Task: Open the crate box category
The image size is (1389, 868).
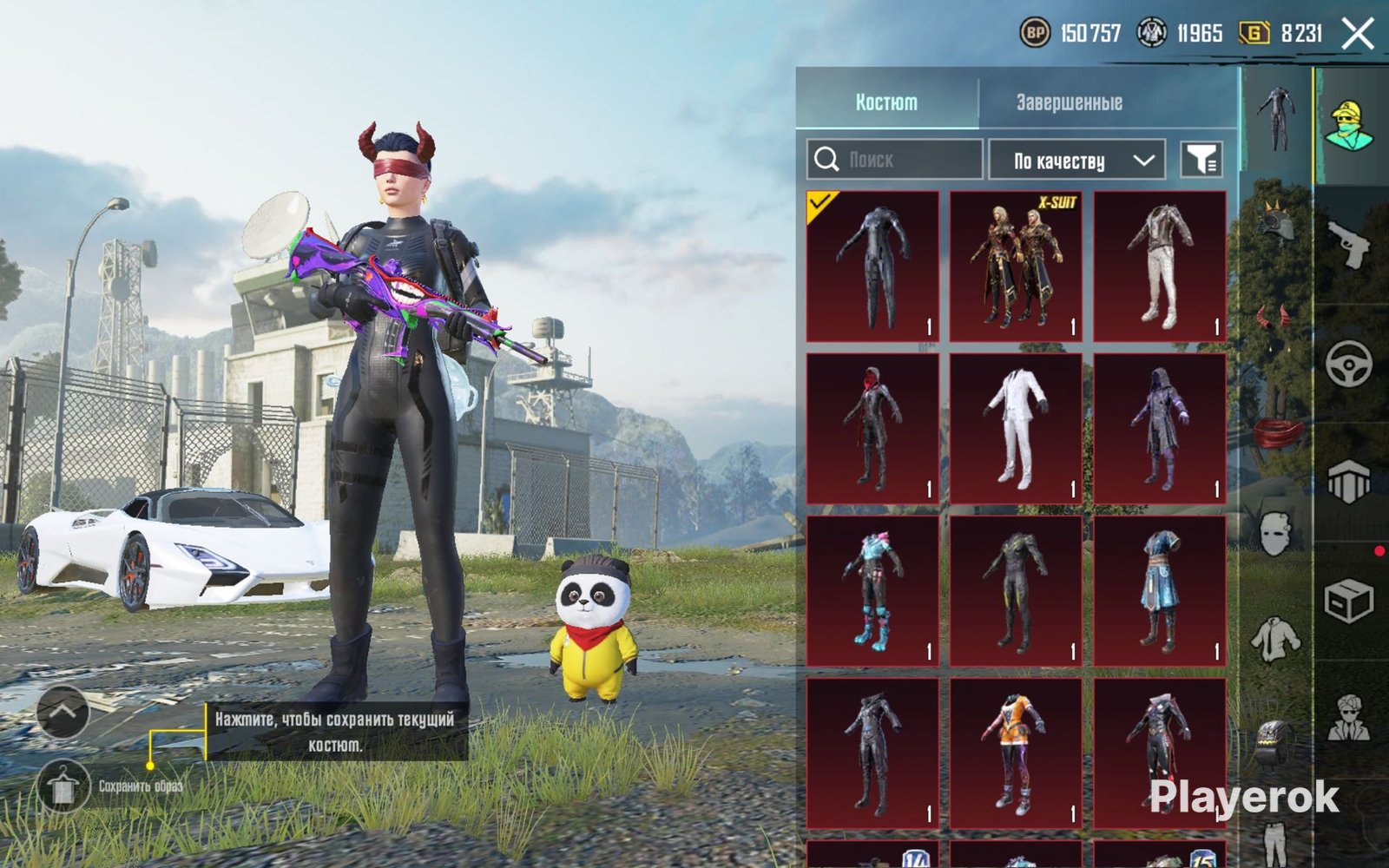Action: (1348, 601)
